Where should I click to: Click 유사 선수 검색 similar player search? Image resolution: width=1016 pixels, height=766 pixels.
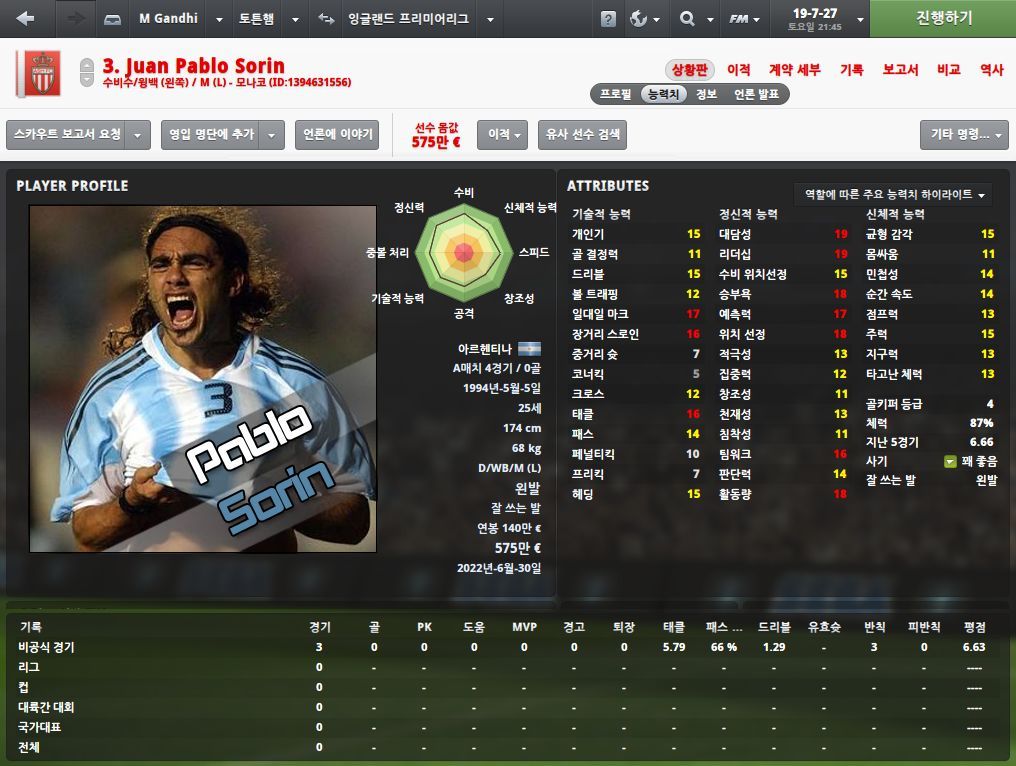point(582,134)
